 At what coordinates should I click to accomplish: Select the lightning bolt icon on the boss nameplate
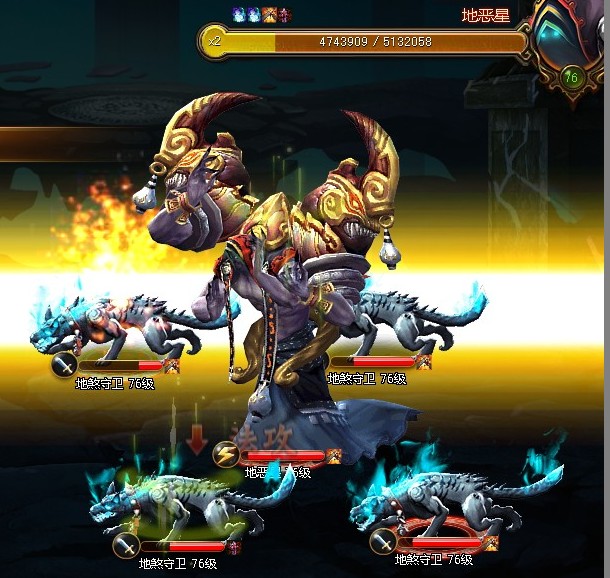pyautogui.click(x=226, y=455)
